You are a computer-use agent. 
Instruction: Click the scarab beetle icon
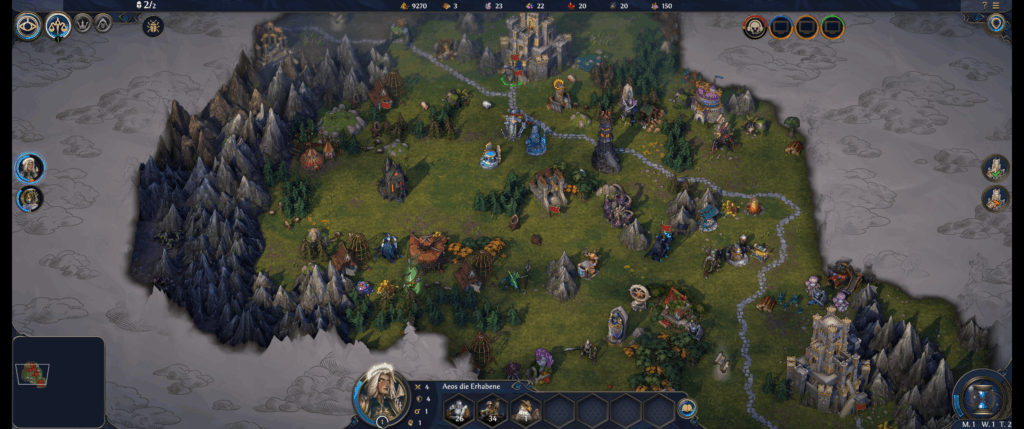click(x=153, y=26)
